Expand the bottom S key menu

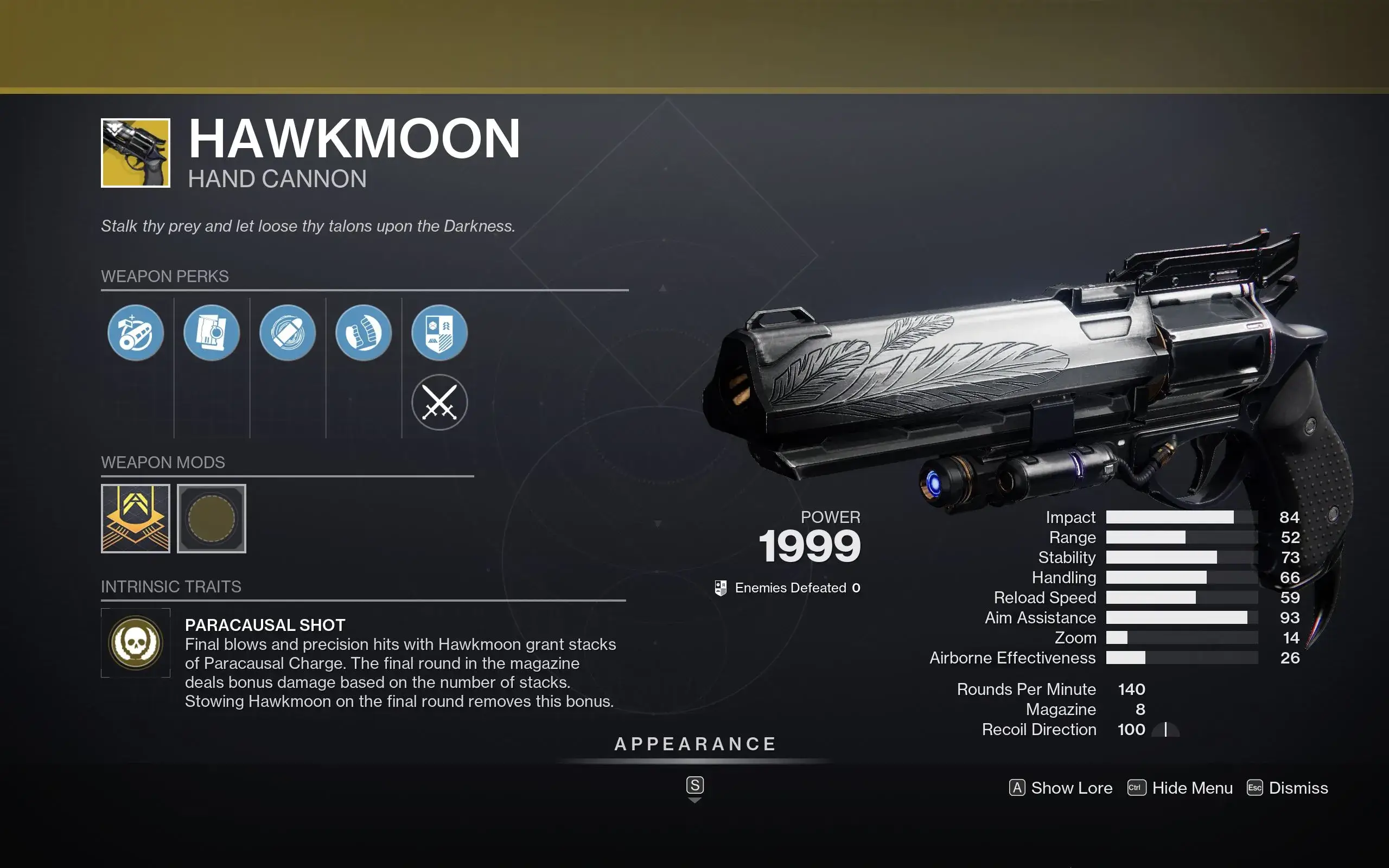(694, 786)
